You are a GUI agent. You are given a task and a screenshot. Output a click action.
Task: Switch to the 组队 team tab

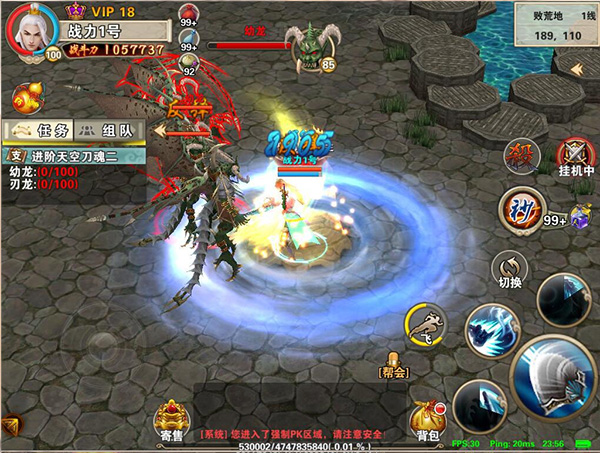(x=106, y=130)
